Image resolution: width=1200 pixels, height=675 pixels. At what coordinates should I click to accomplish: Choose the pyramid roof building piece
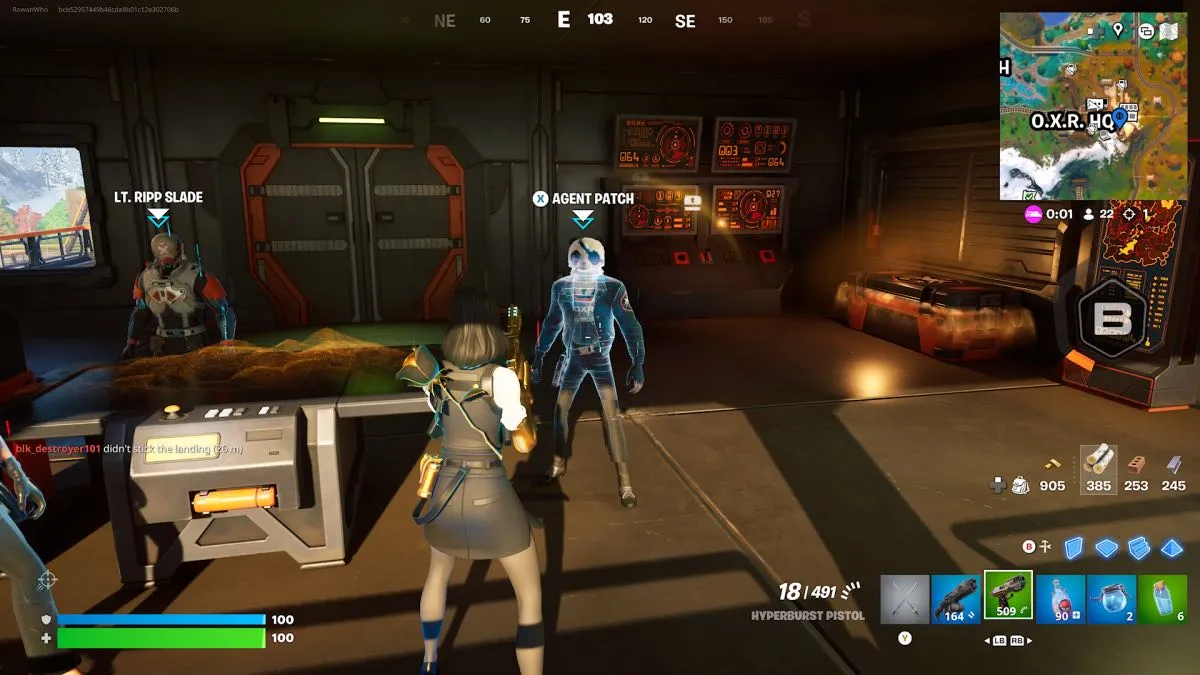click(x=1172, y=547)
